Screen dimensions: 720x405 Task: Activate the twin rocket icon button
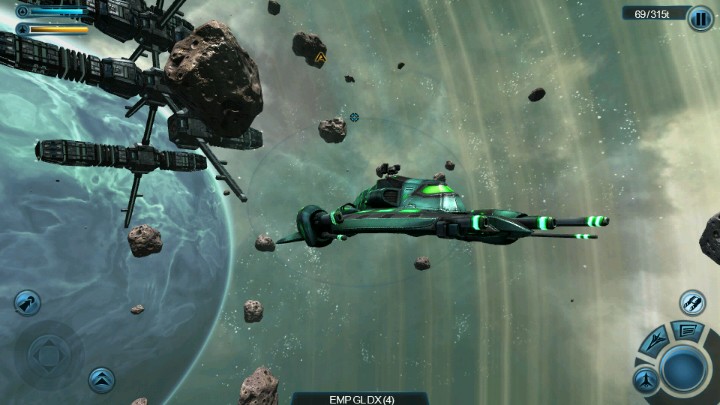pyautogui.click(x=692, y=301)
